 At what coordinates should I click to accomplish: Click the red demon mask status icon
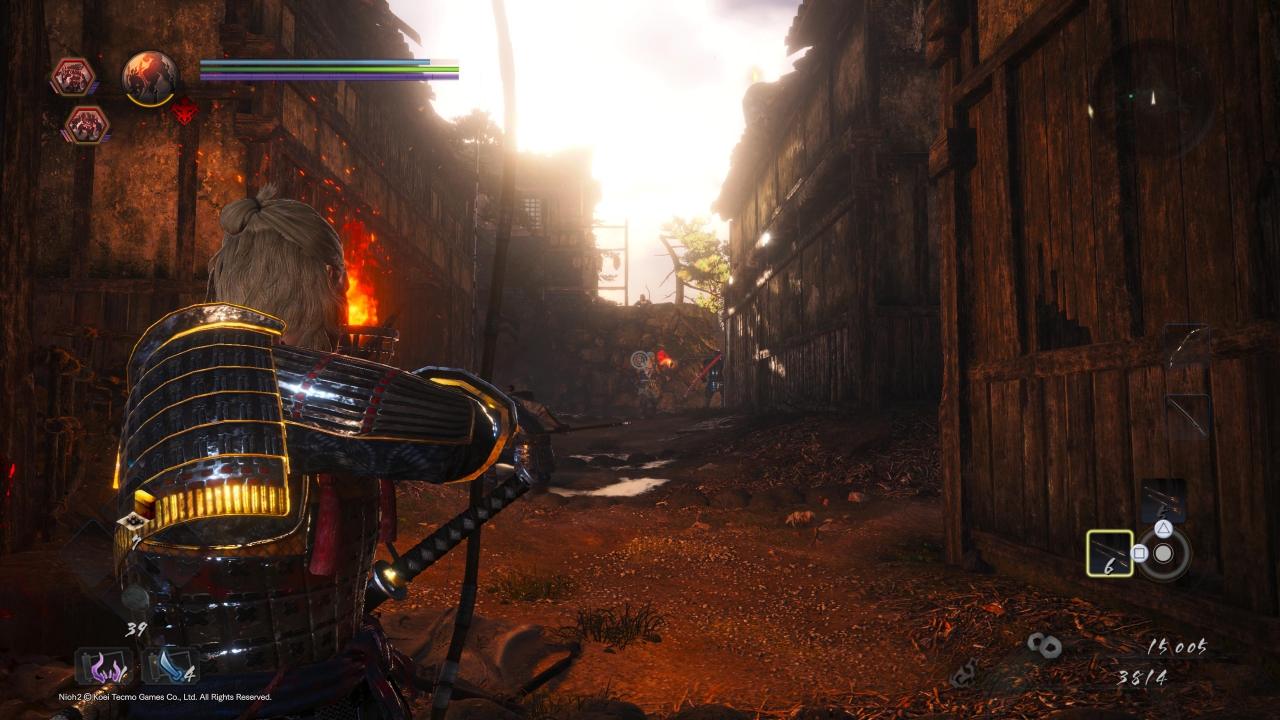184,111
